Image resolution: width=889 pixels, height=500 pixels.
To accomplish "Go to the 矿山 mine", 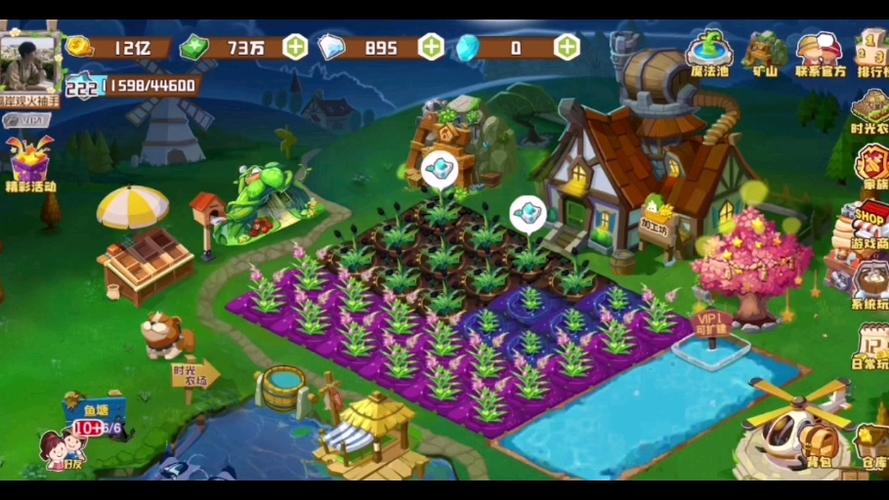I will 766,52.
